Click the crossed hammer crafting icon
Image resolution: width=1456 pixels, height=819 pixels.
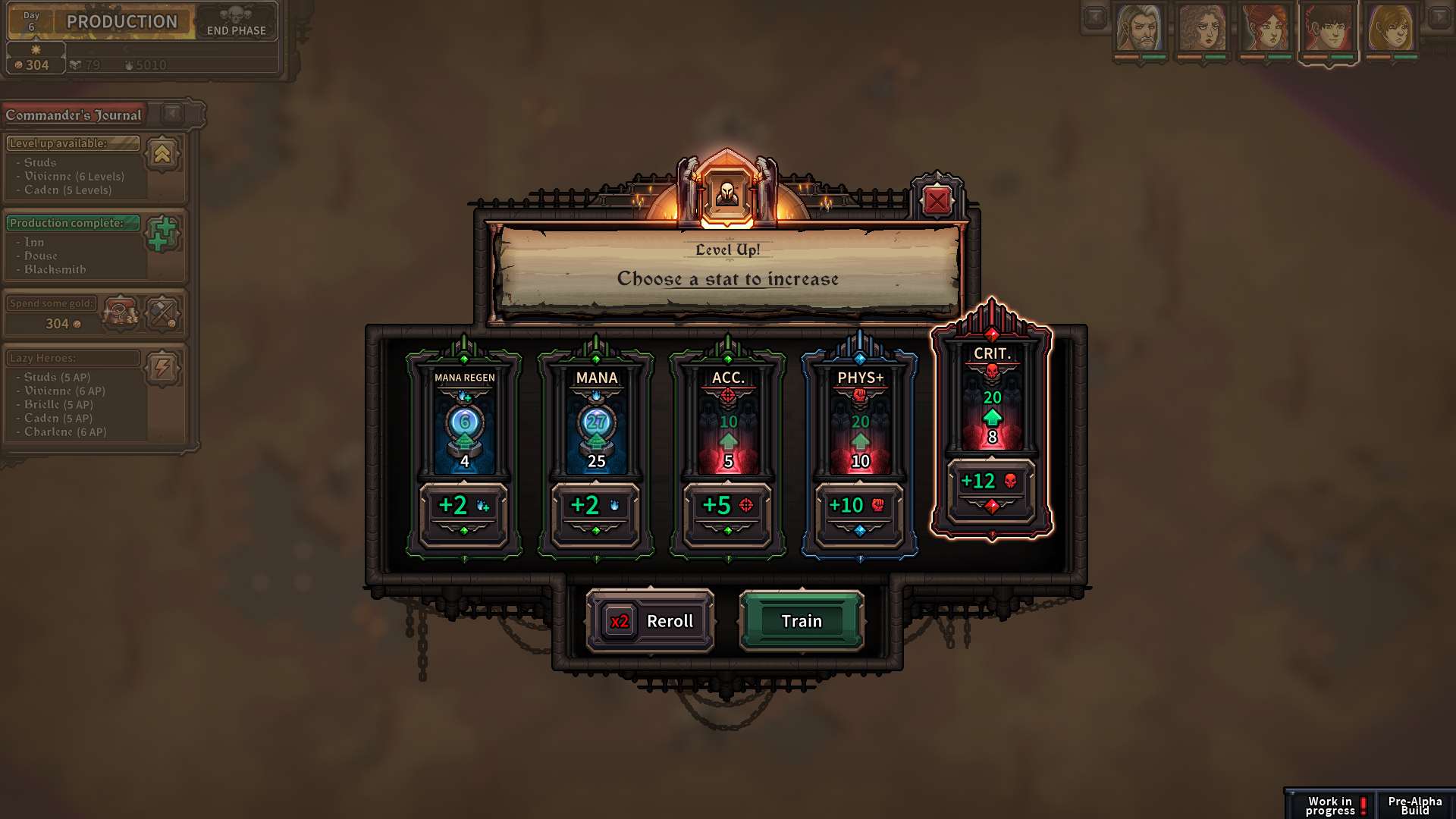coord(164,313)
